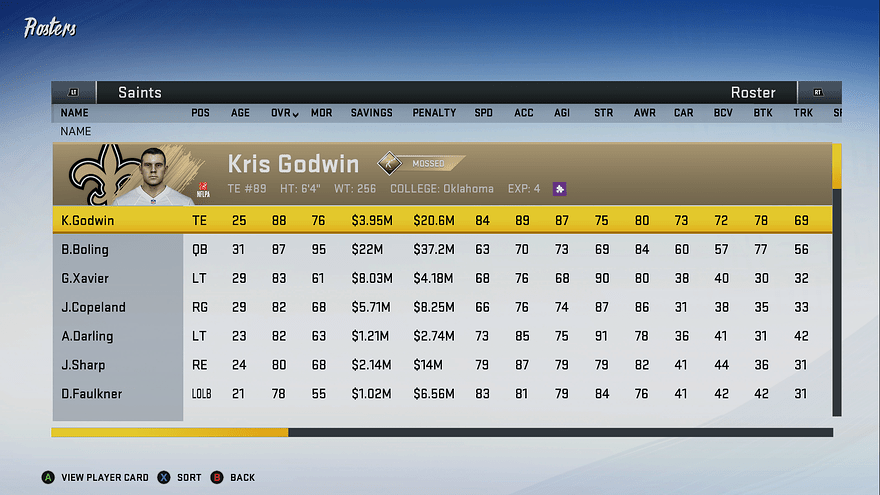Sort roster by the STR column

pyautogui.click(x=603, y=113)
